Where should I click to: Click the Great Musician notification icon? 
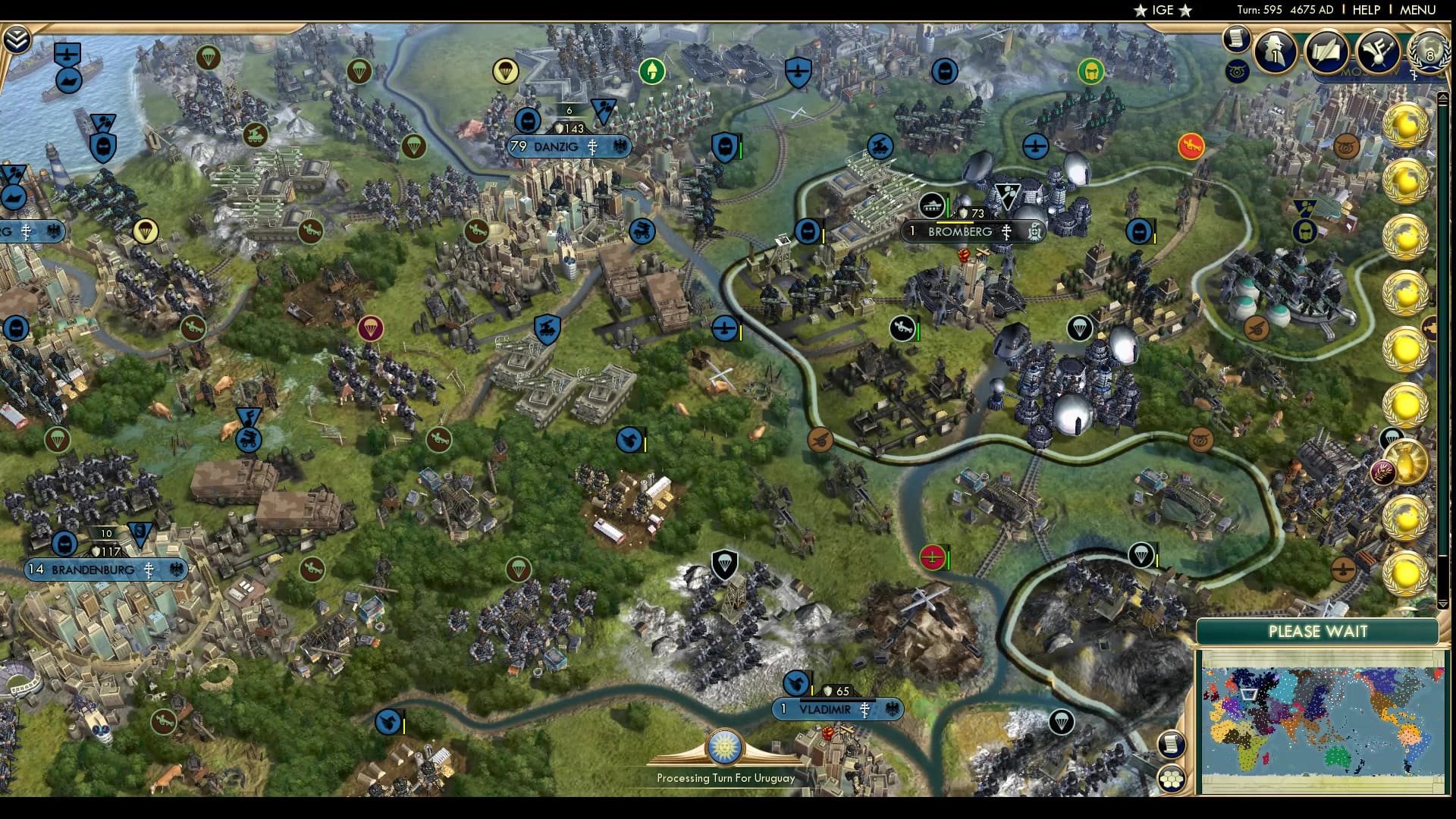tap(1379, 52)
